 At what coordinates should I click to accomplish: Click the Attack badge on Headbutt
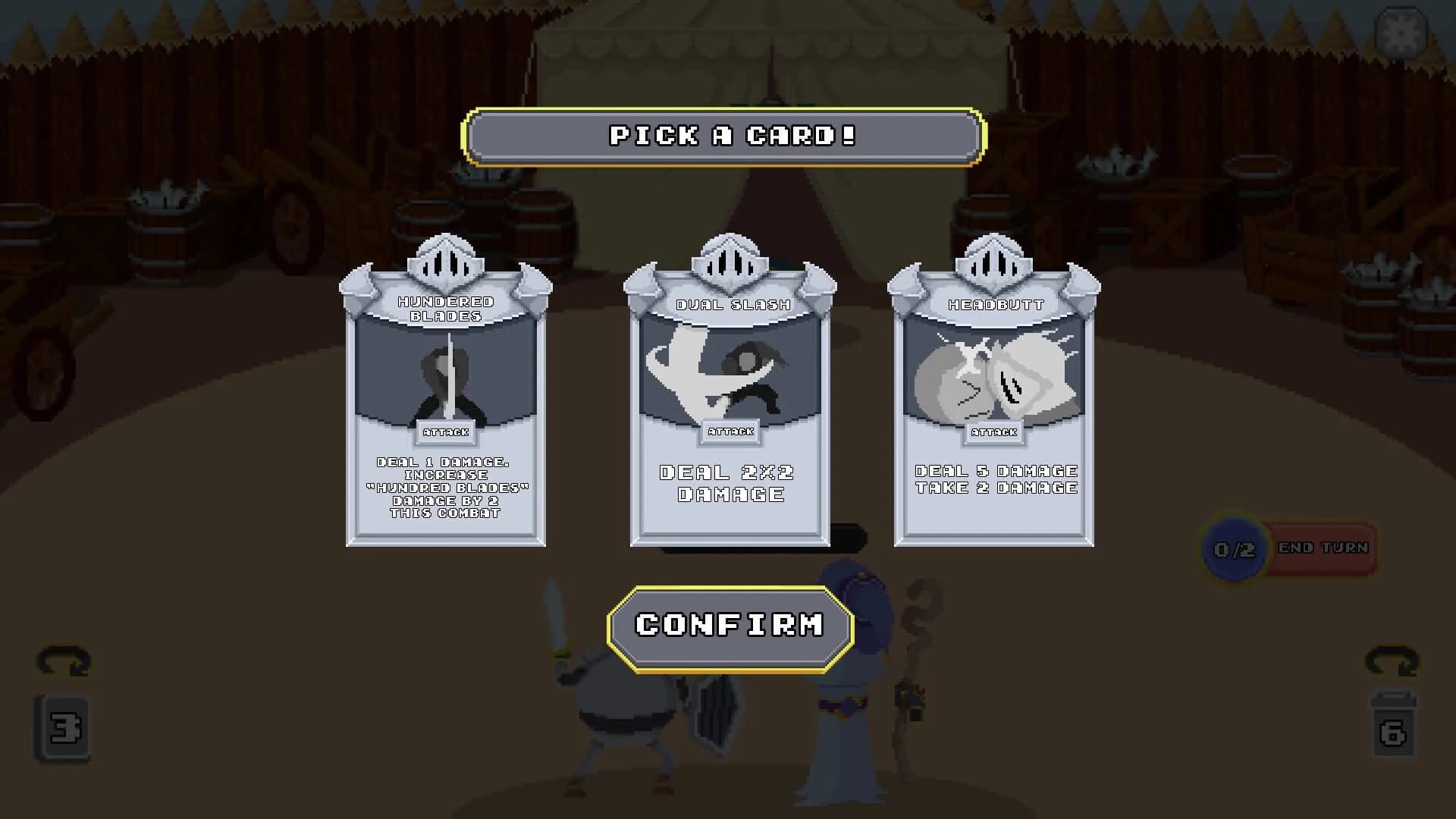click(x=996, y=432)
